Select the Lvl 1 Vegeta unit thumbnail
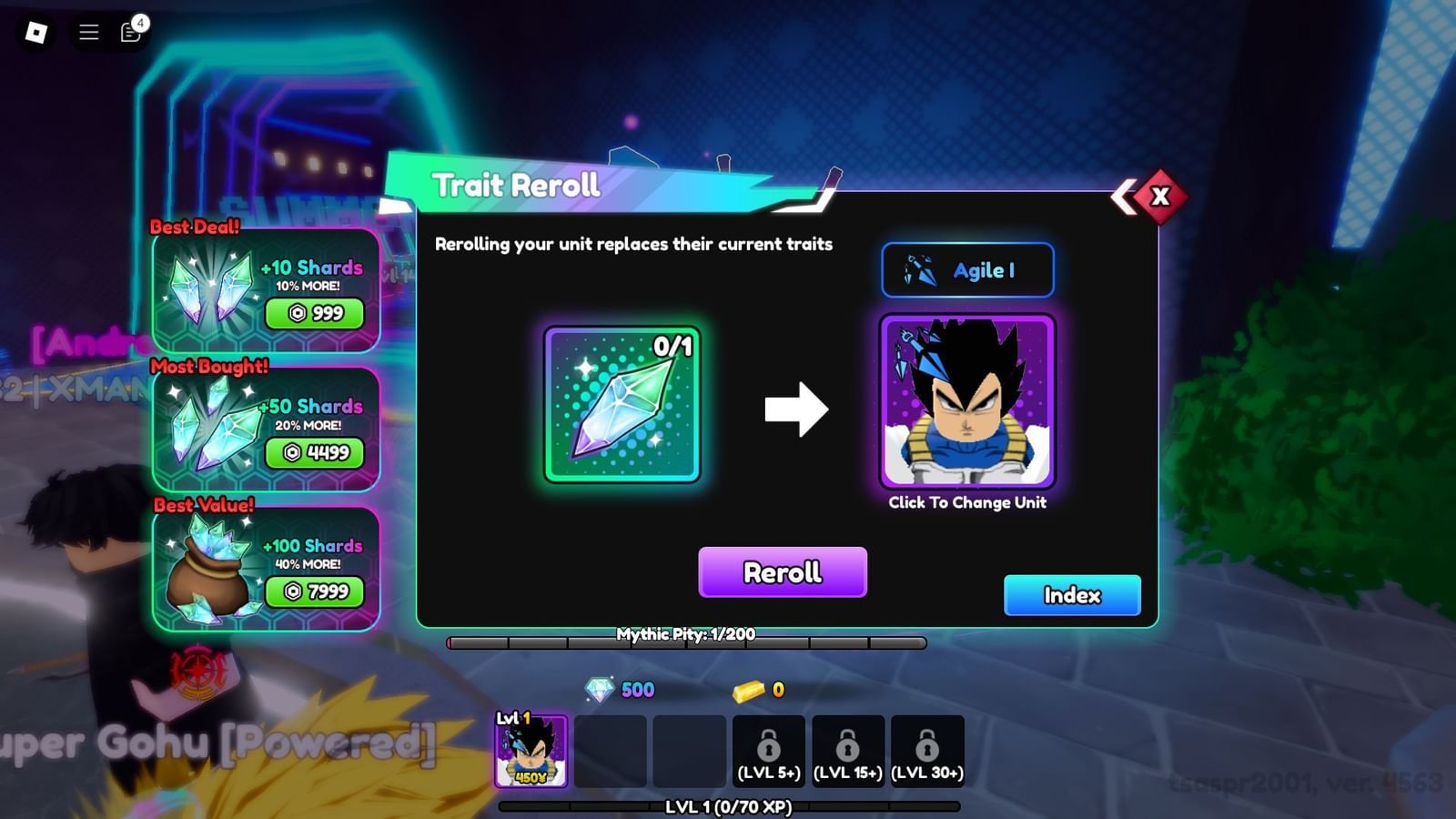 click(531, 751)
